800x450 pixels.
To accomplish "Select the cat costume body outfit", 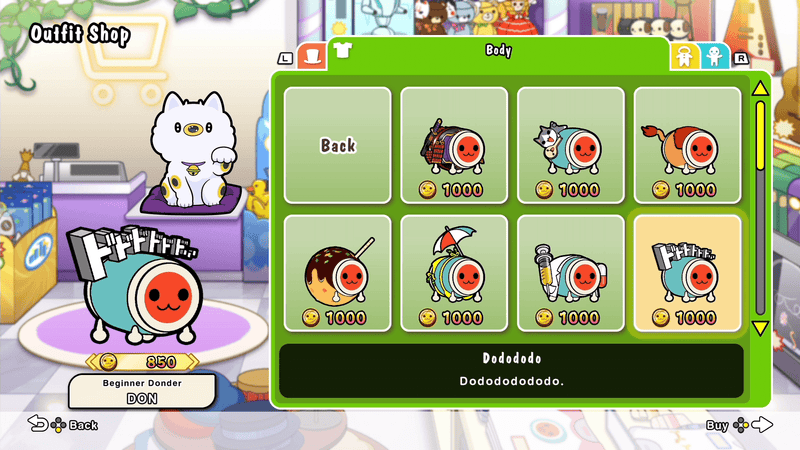I will pyautogui.click(x=571, y=145).
